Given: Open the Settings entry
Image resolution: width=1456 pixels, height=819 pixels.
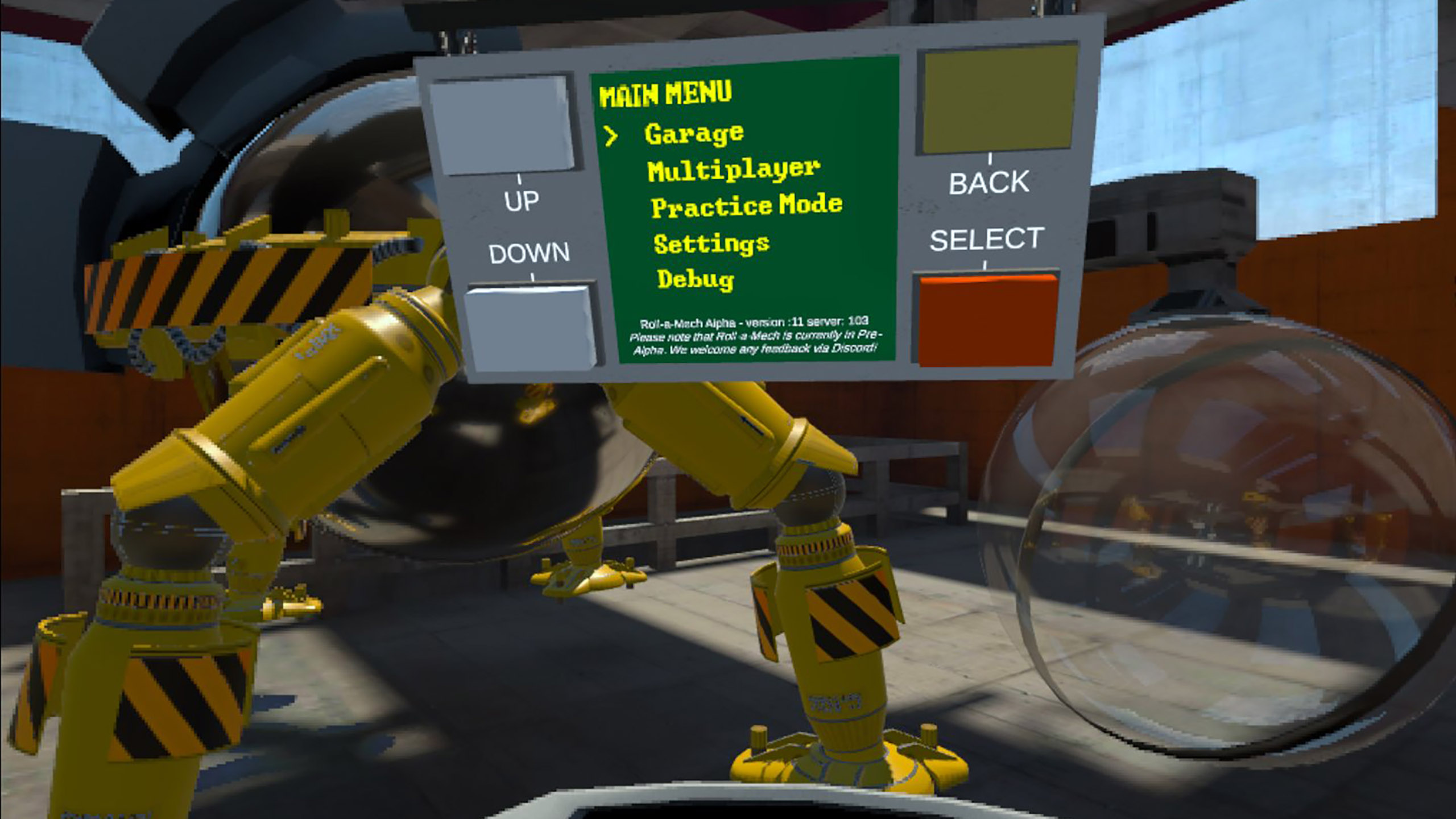Looking at the screenshot, I should click(712, 243).
